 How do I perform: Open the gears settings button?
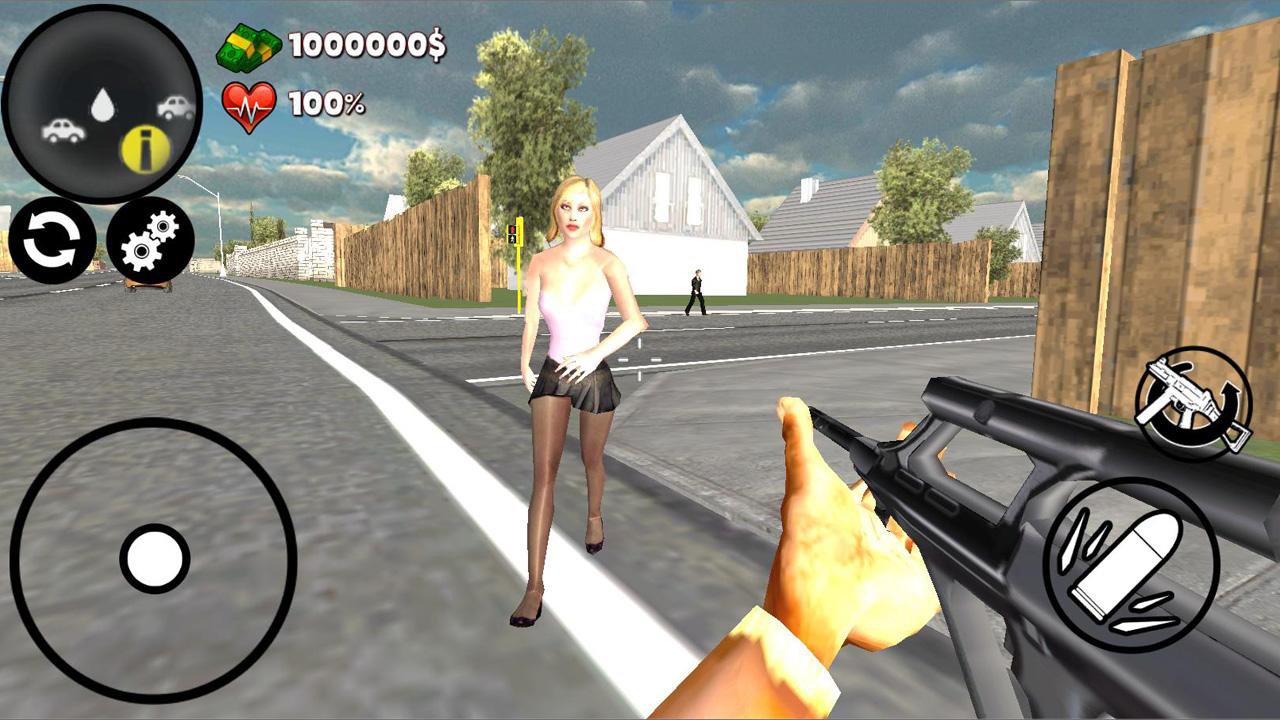pos(150,240)
